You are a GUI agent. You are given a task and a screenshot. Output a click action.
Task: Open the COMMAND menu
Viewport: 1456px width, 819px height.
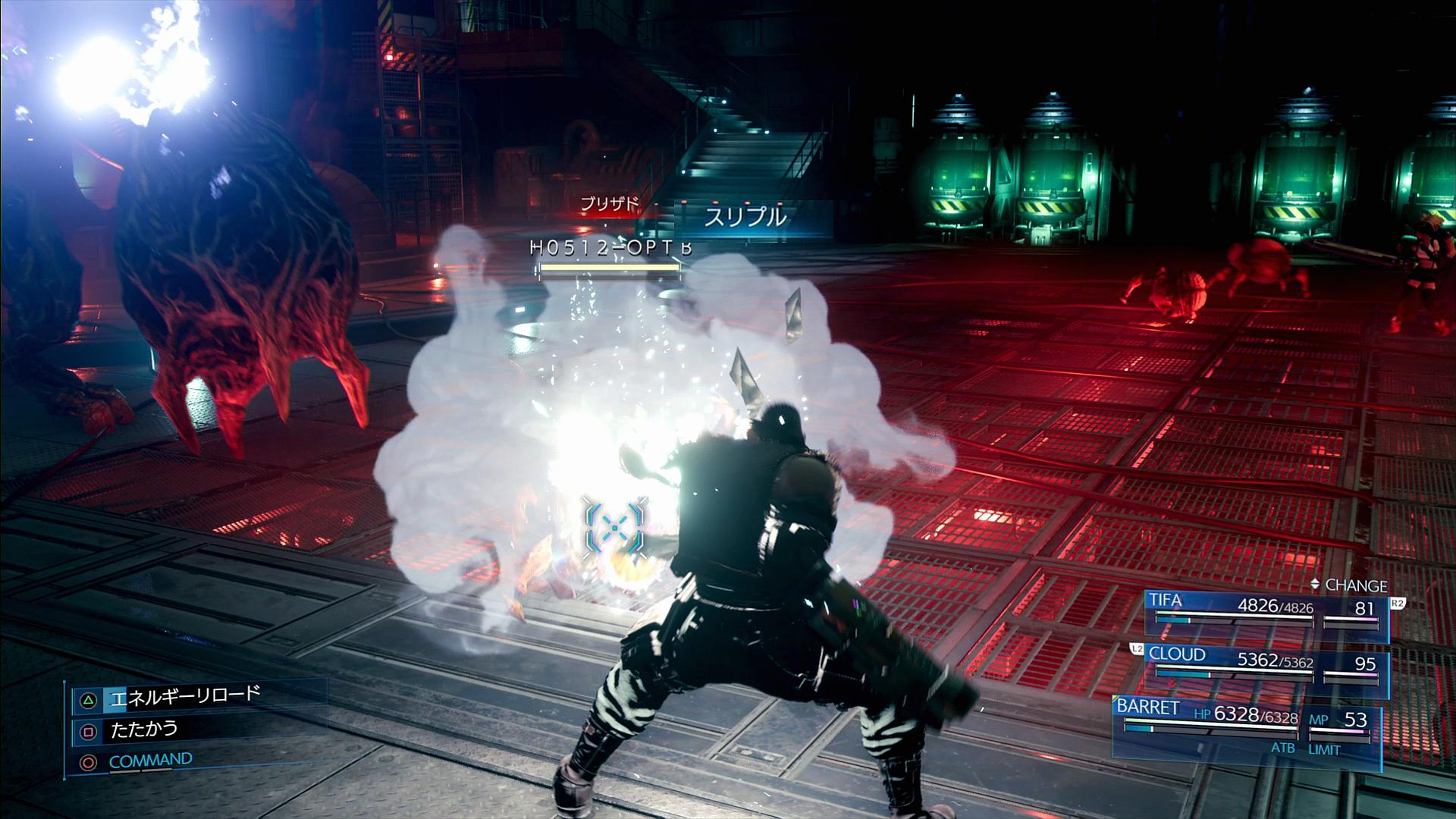click(x=150, y=761)
